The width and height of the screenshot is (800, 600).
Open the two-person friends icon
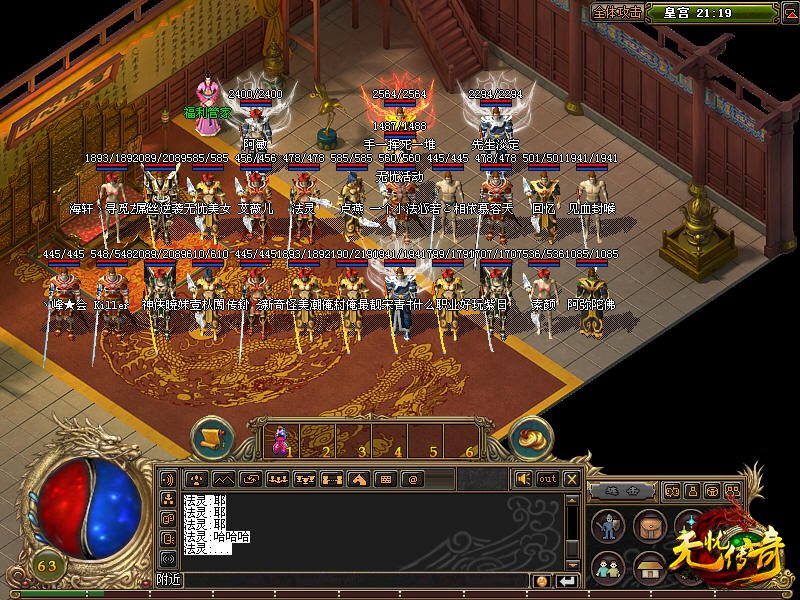point(608,567)
